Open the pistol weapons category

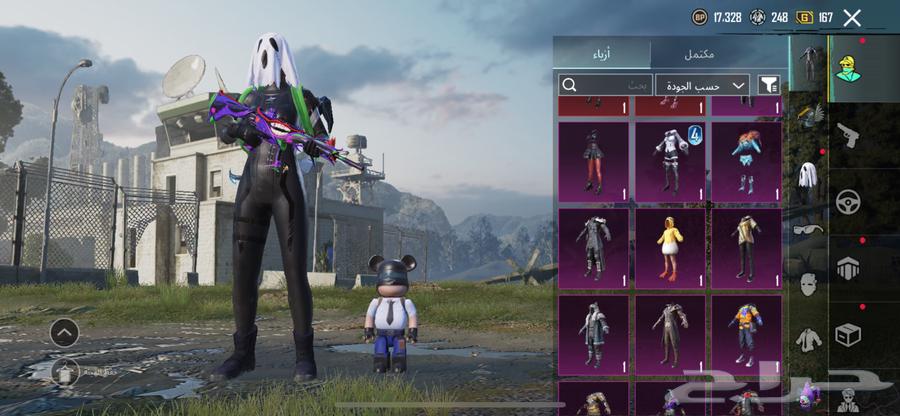[849, 135]
